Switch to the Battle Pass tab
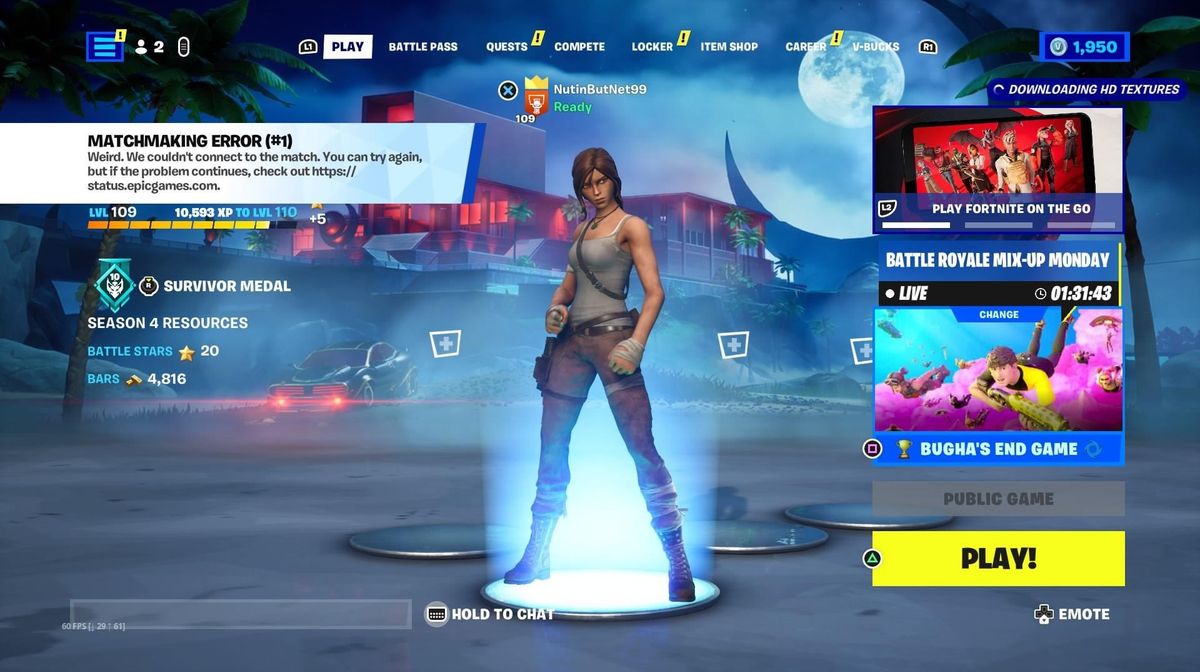The width and height of the screenshot is (1200, 672). [x=423, y=47]
